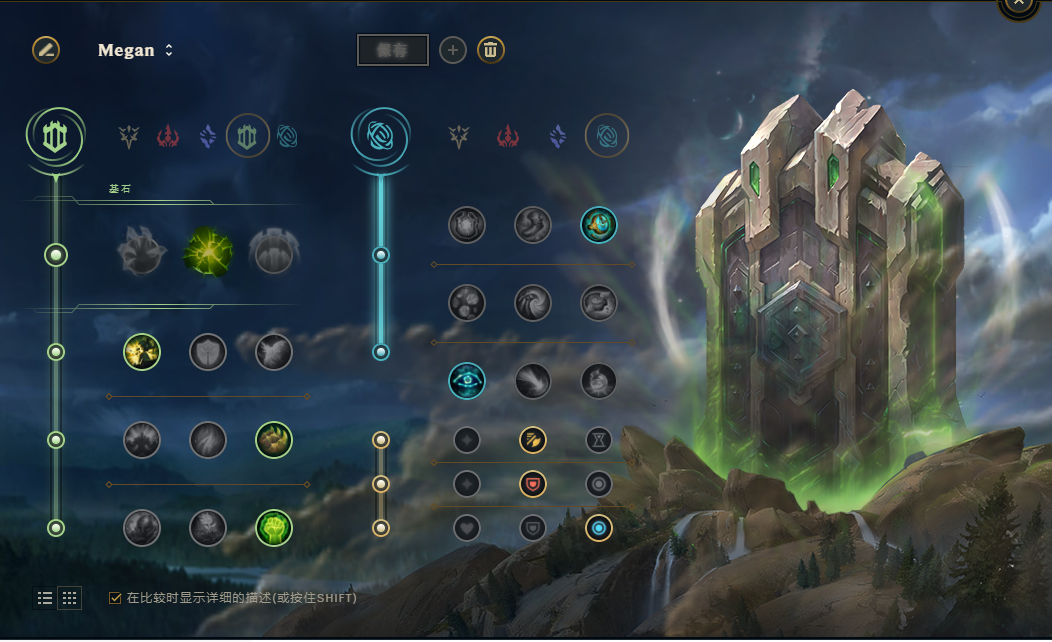Pick the attack speed stat shard
1052x642 pixels.
(x=533, y=440)
